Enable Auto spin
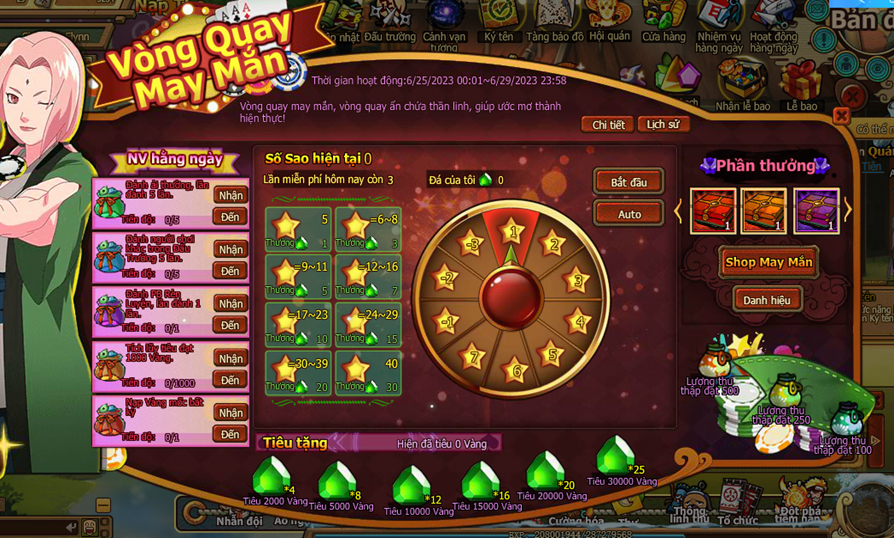The height and width of the screenshot is (538, 894). pyautogui.click(x=628, y=214)
